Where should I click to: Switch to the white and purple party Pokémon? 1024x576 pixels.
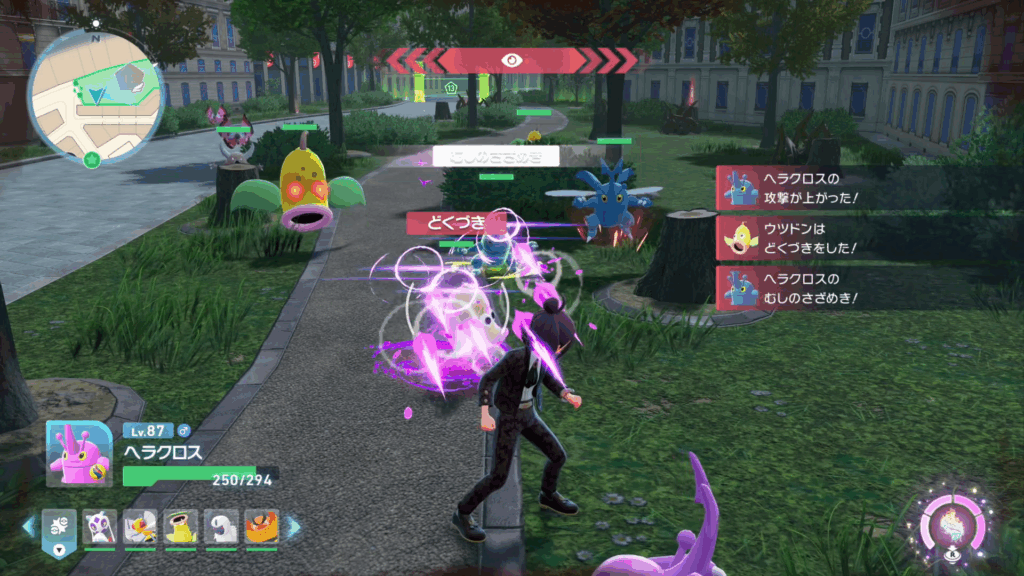coord(99,526)
